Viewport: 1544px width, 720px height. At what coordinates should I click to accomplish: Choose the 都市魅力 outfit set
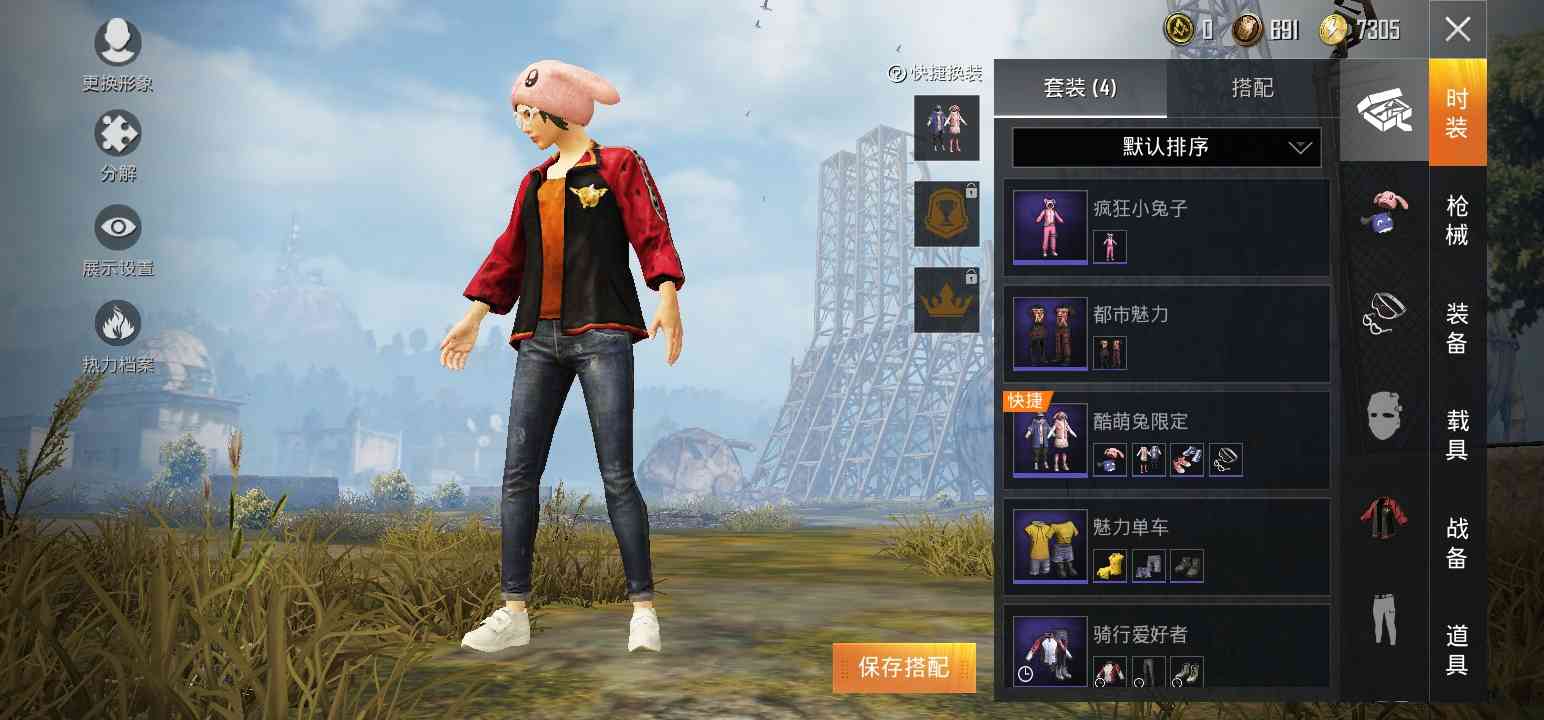click(x=1166, y=334)
